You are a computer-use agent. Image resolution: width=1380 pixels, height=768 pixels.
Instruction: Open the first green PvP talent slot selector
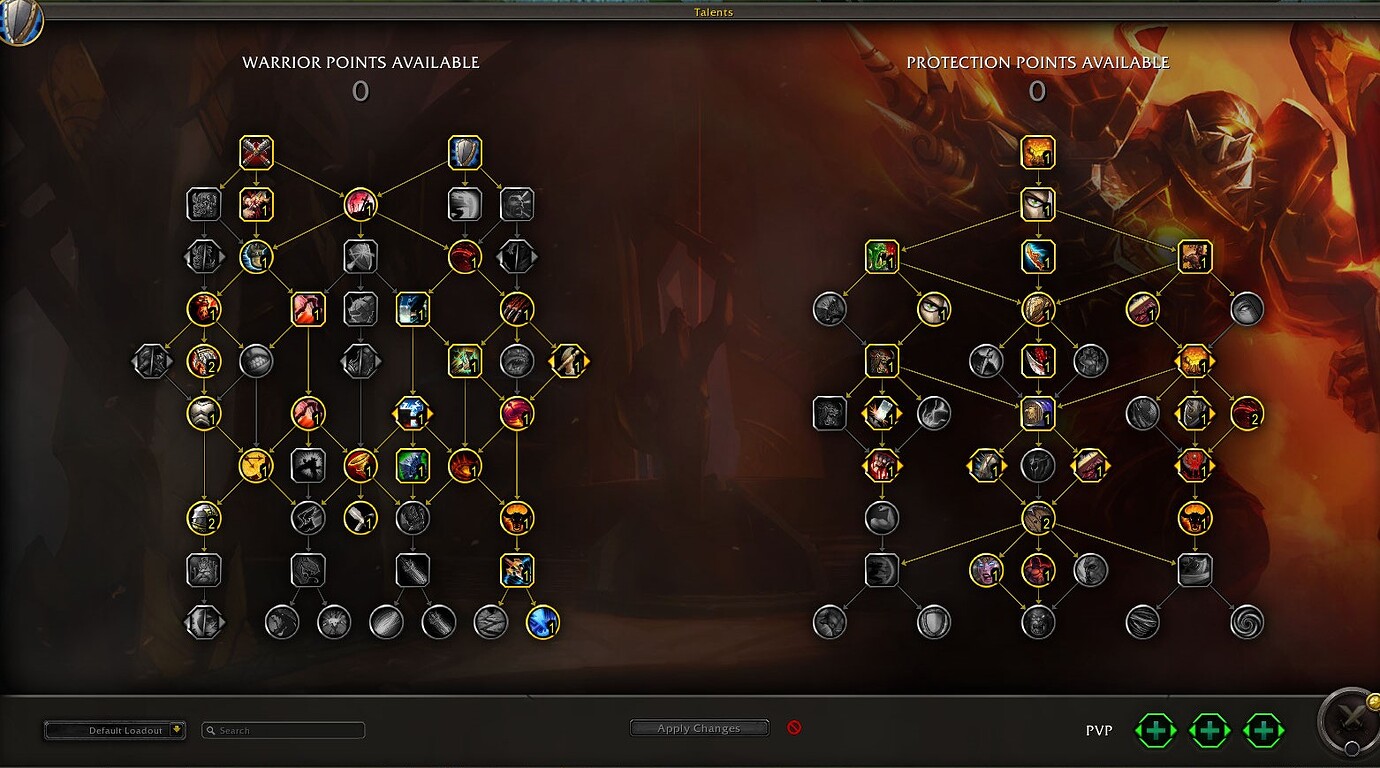[x=1155, y=730]
